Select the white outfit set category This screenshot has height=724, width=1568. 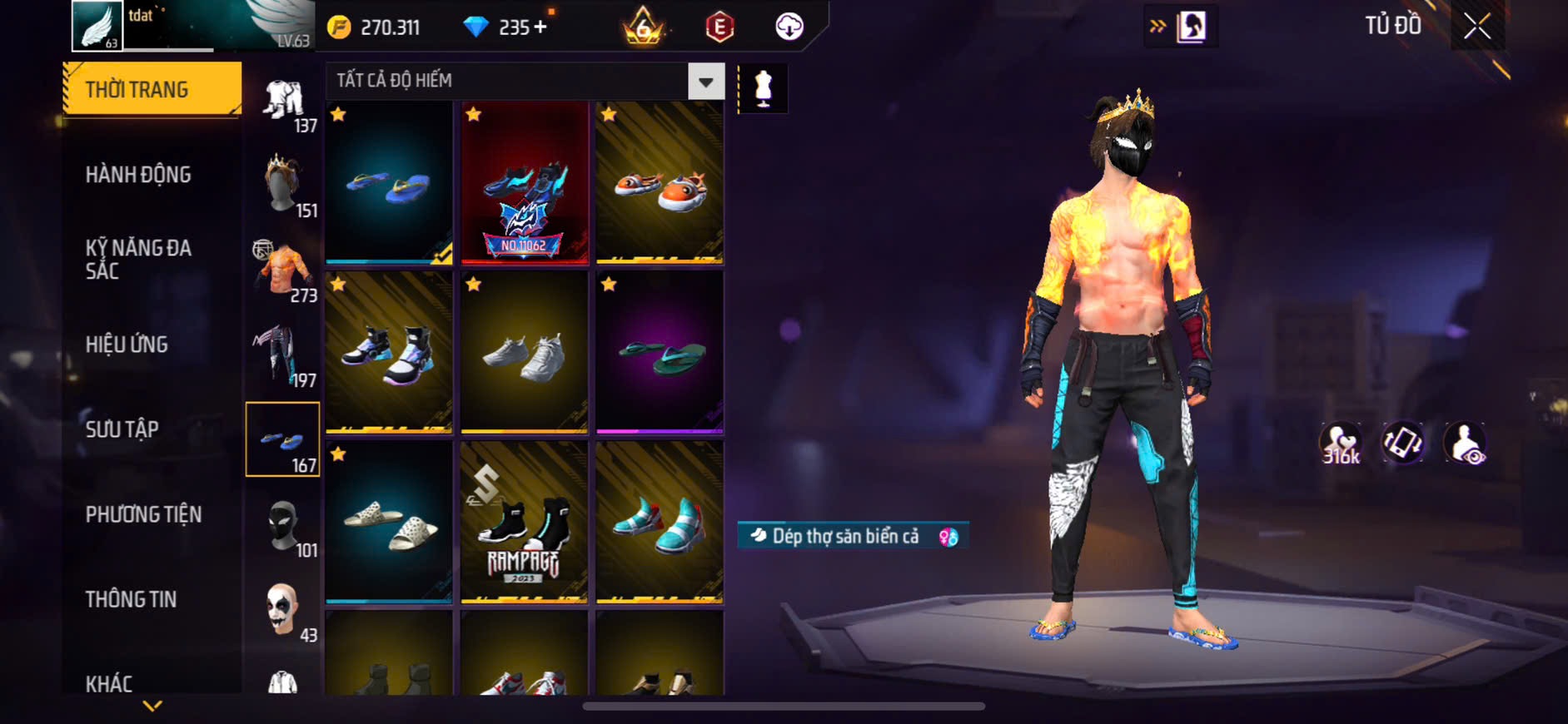pyautogui.click(x=283, y=102)
